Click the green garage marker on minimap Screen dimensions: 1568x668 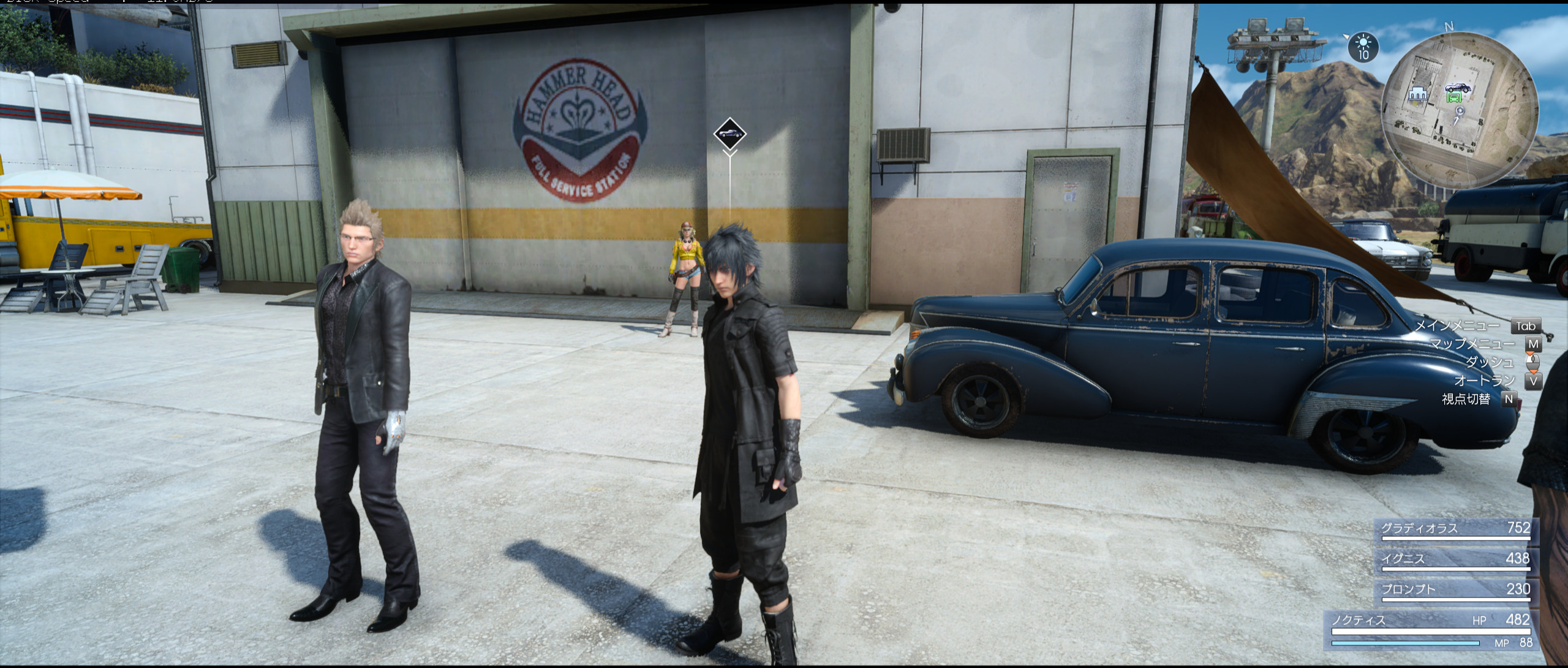(1453, 97)
